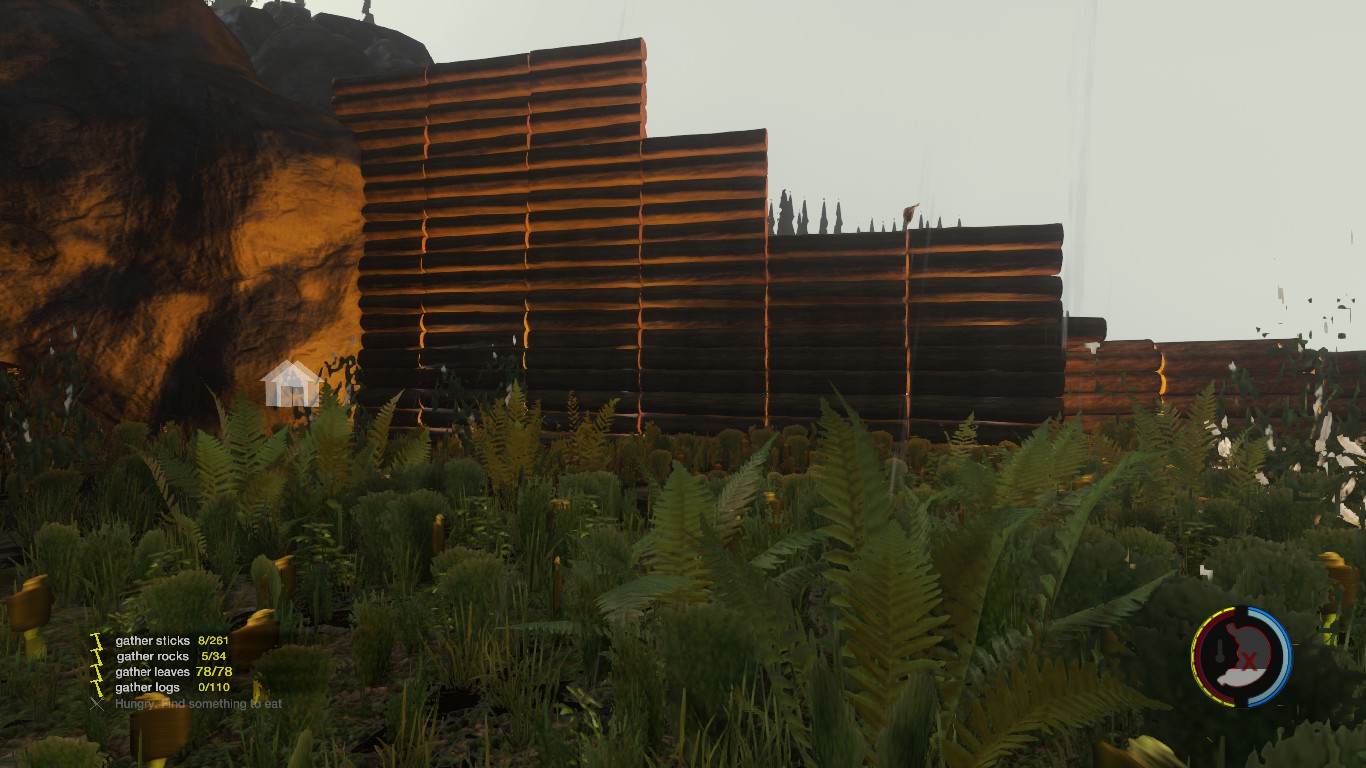Click the white house home marker icon
This screenshot has height=768, width=1366.
[x=290, y=384]
